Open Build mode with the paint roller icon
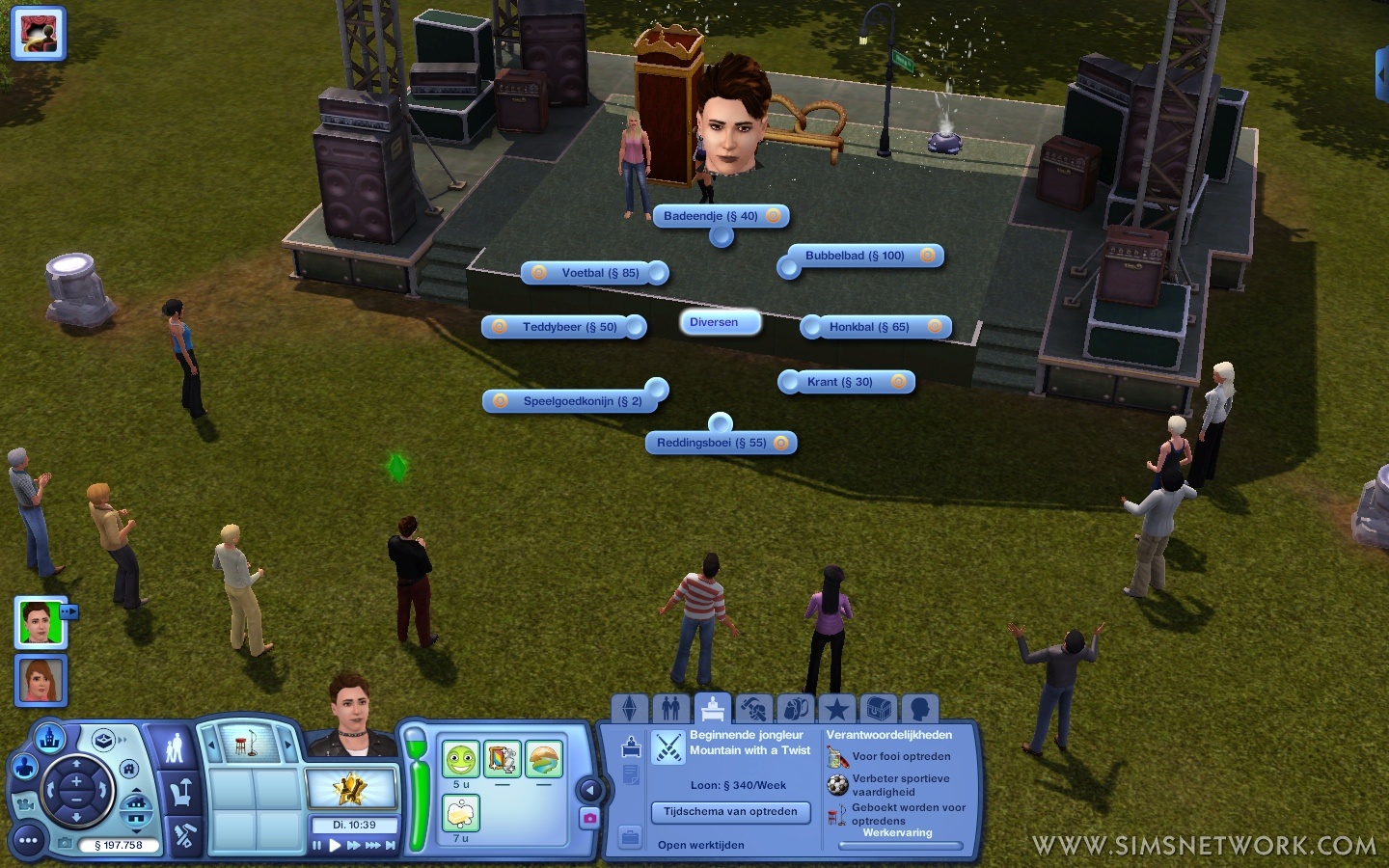The width and height of the screenshot is (1389, 868). point(183,837)
